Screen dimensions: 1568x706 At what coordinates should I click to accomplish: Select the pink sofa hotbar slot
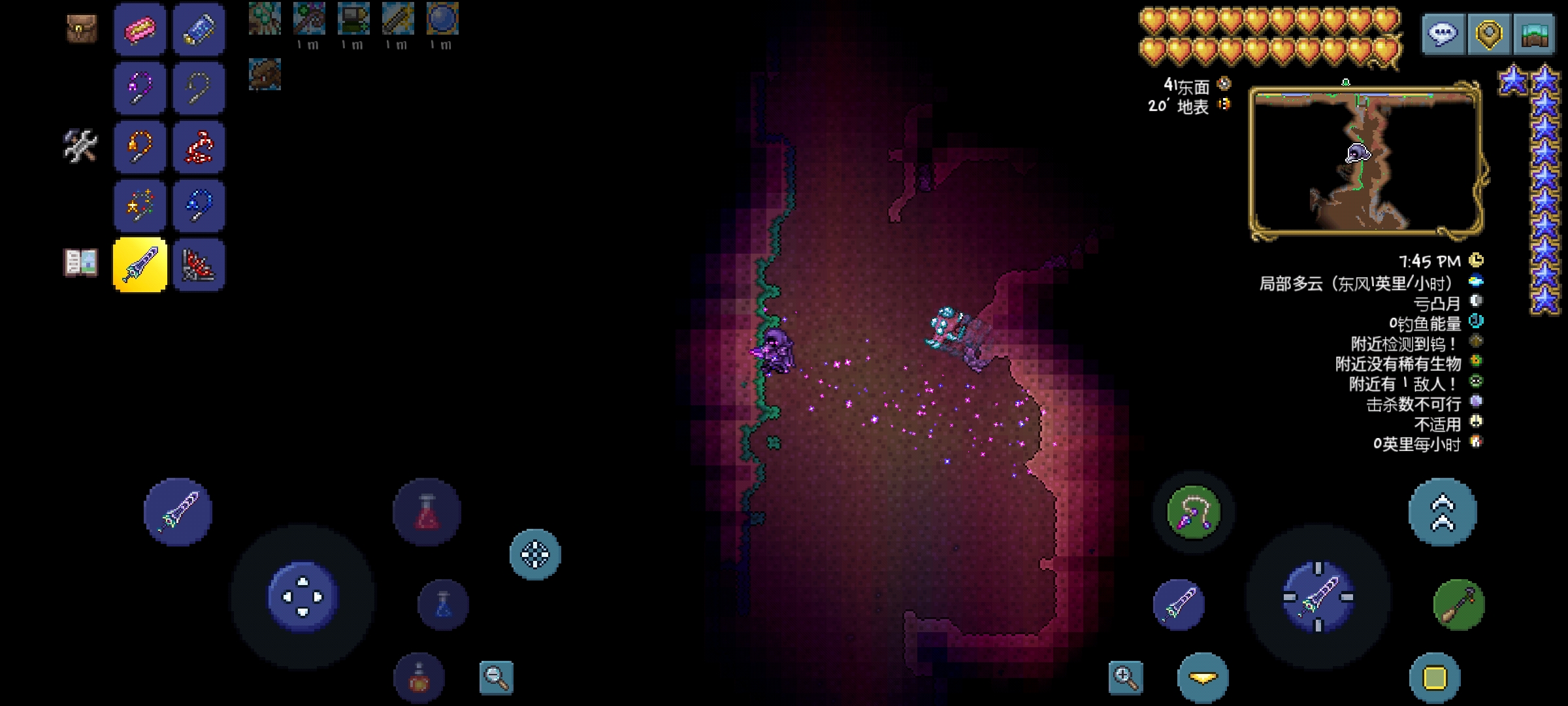click(x=140, y=29)
